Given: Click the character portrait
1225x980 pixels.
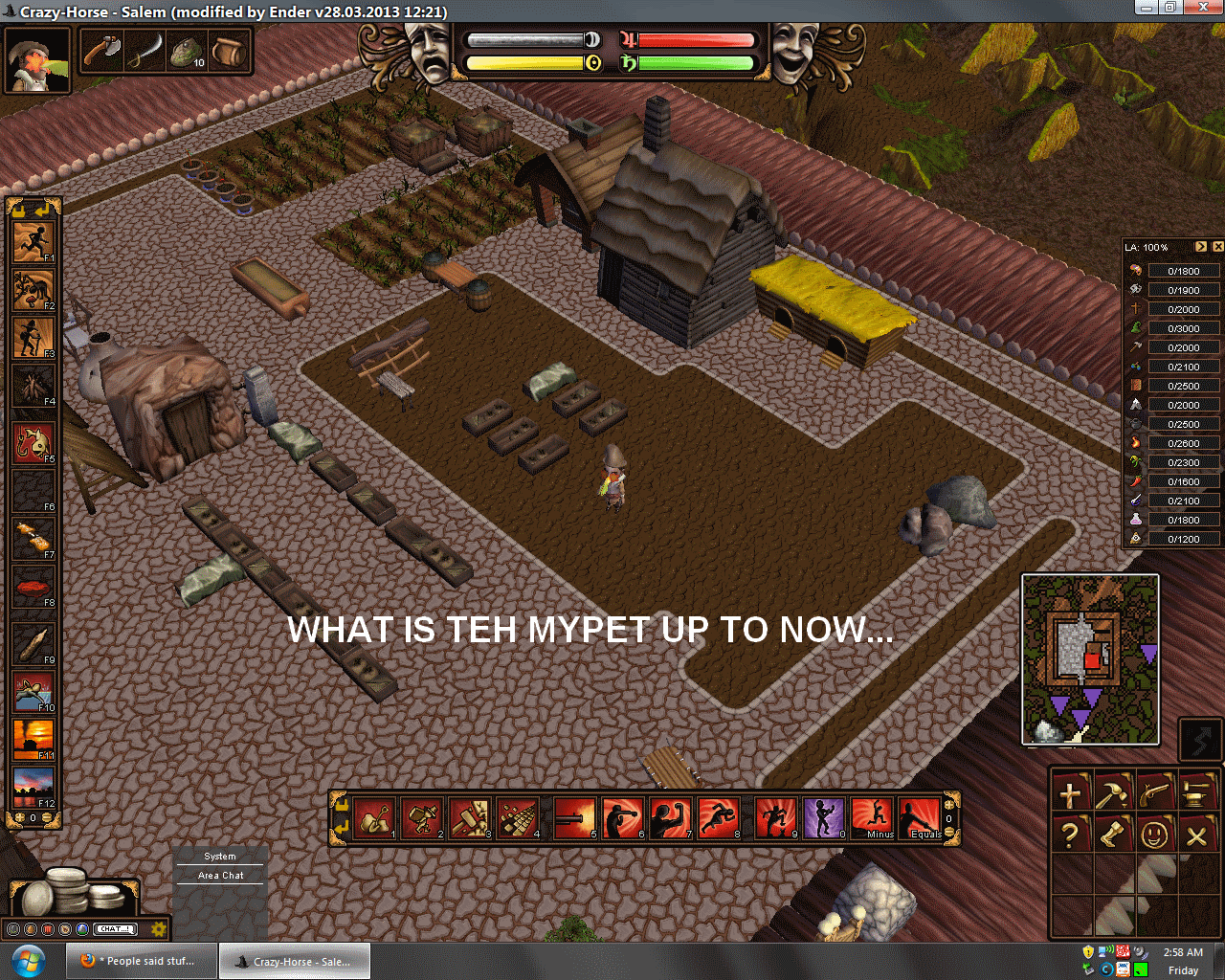Looking at the screenshot, I should pos(37,59).
